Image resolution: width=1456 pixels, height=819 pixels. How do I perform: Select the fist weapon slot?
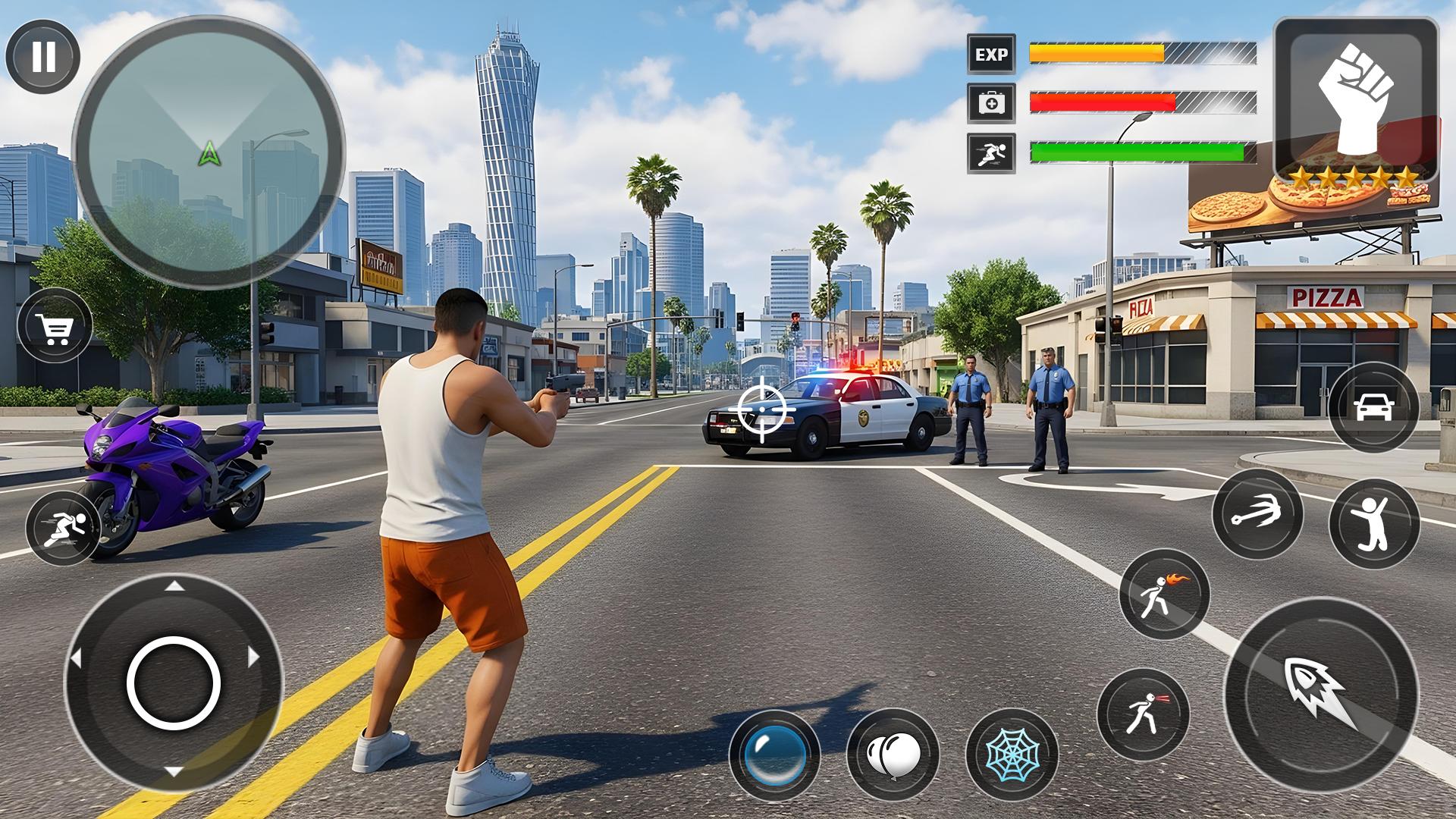click(x=1355, y=101)
